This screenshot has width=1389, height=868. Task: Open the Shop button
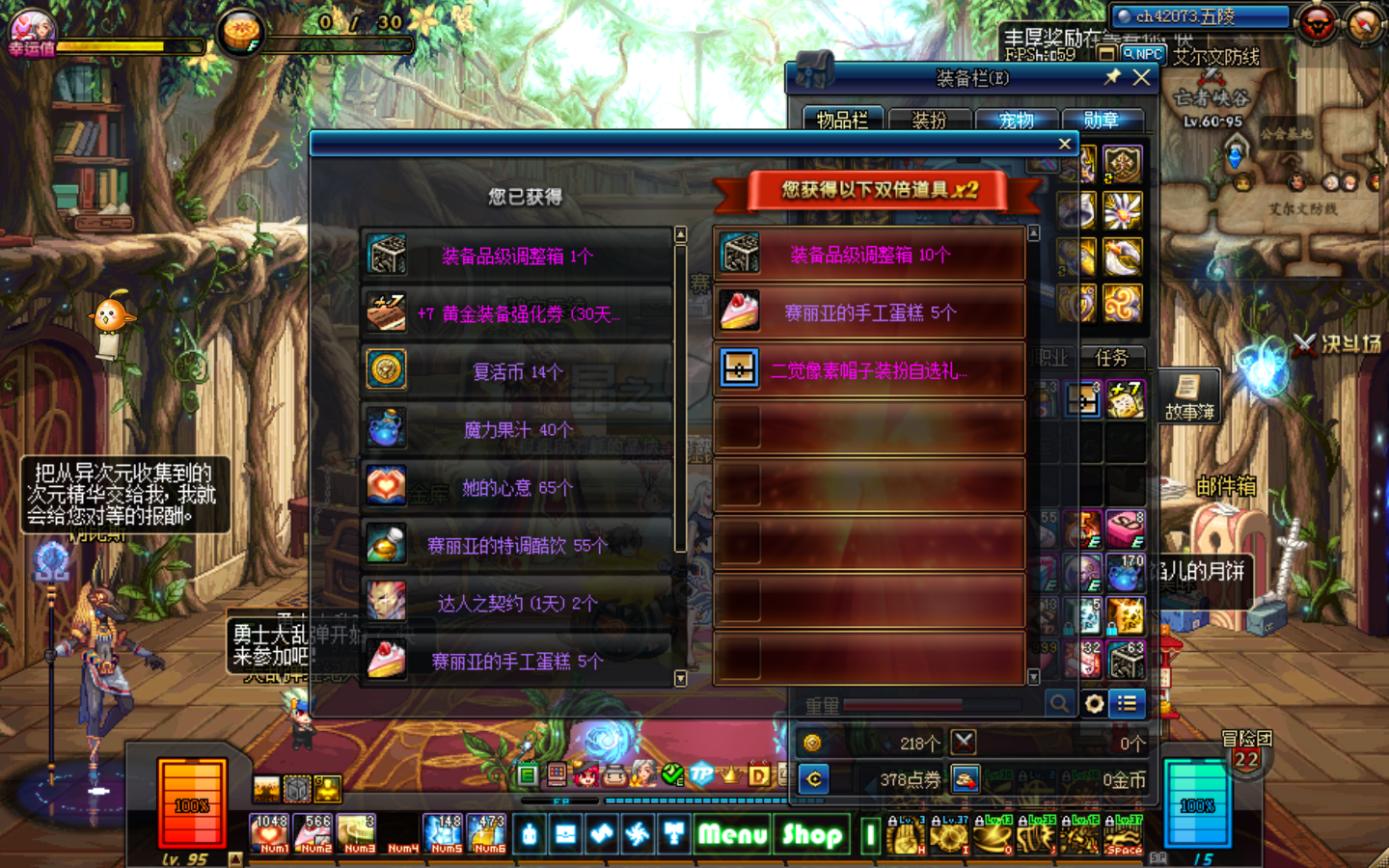tap(812, 834)
